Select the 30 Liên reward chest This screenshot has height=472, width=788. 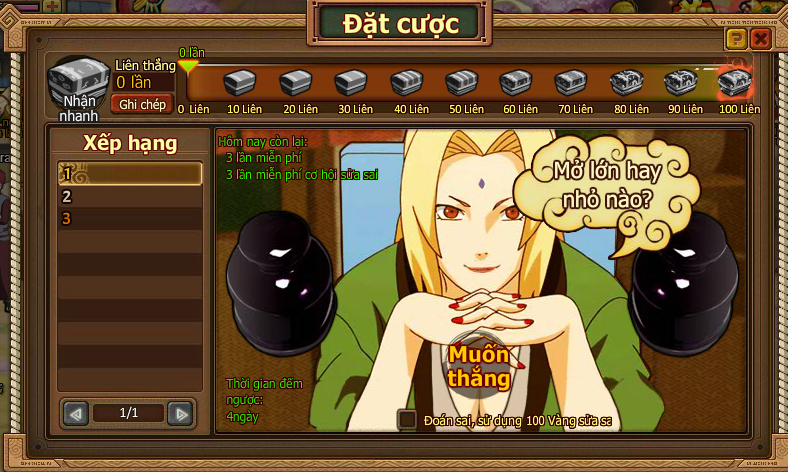click(350, 82)
